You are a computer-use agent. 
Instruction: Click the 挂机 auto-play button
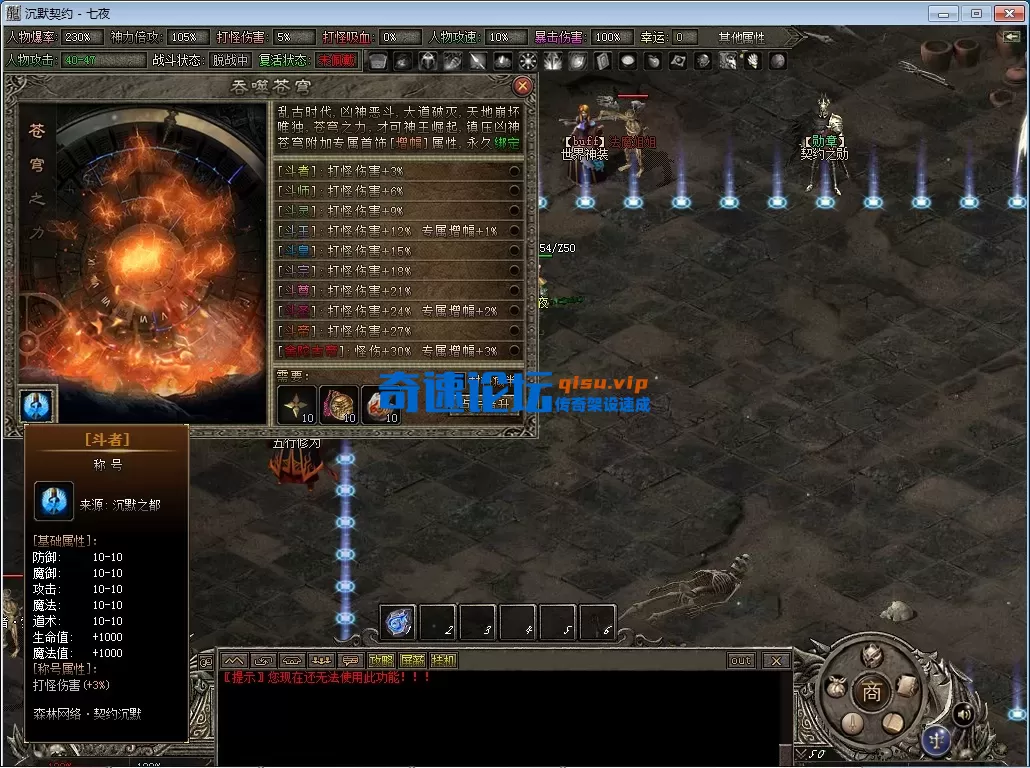443,661
